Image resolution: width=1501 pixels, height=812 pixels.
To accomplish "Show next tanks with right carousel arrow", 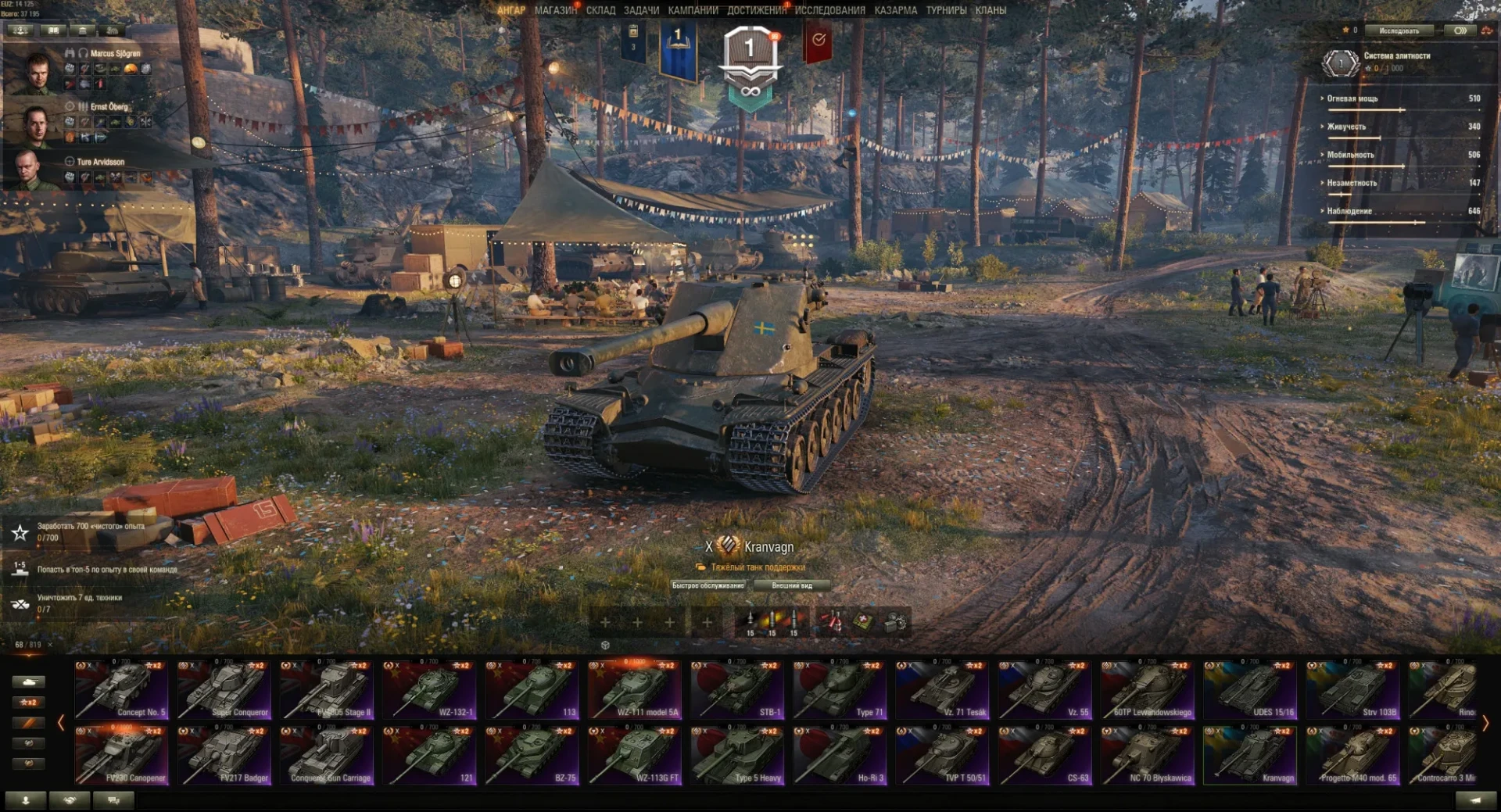I will (1485, 724).
